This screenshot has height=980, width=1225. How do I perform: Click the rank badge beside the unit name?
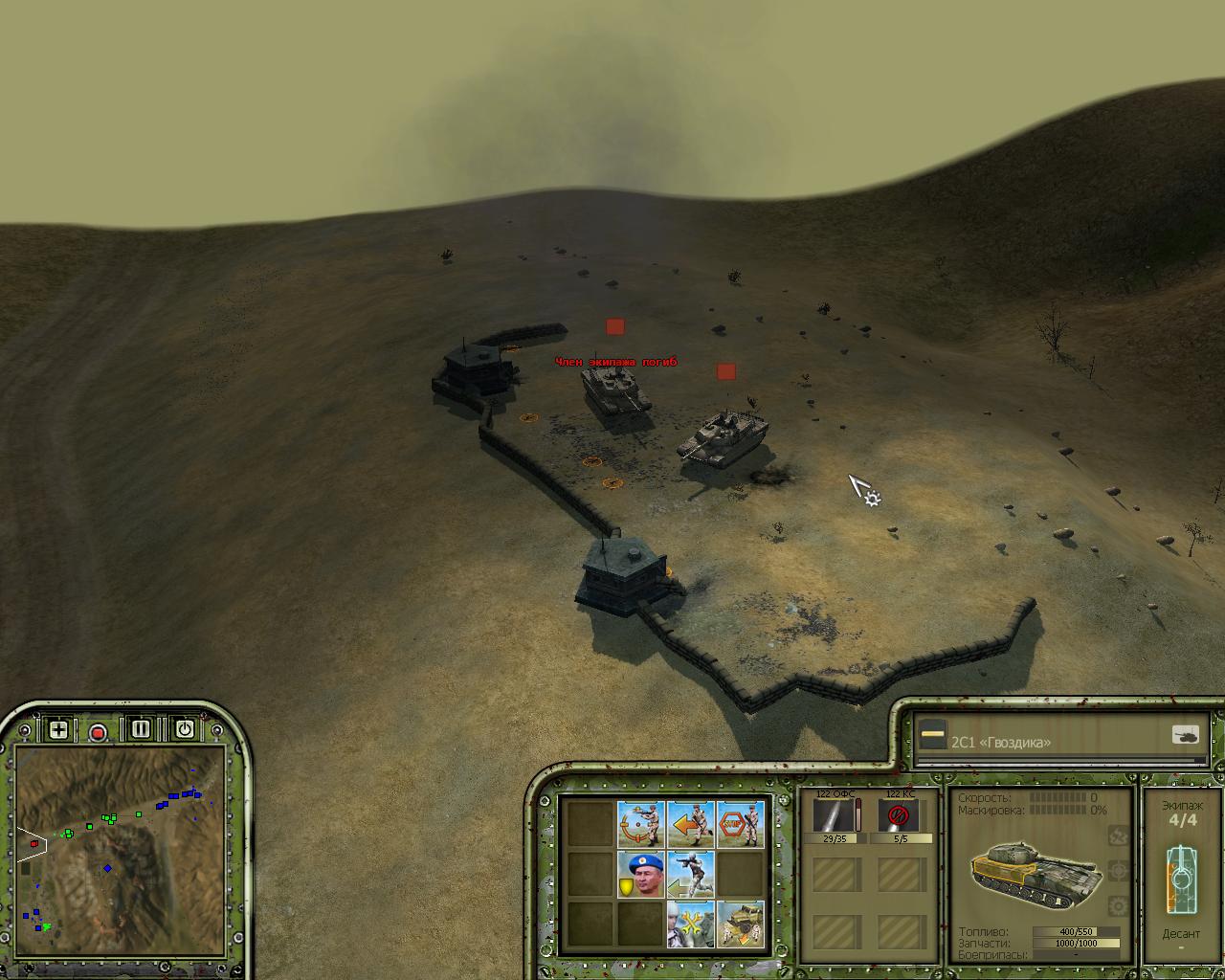(x=933, y=735)
